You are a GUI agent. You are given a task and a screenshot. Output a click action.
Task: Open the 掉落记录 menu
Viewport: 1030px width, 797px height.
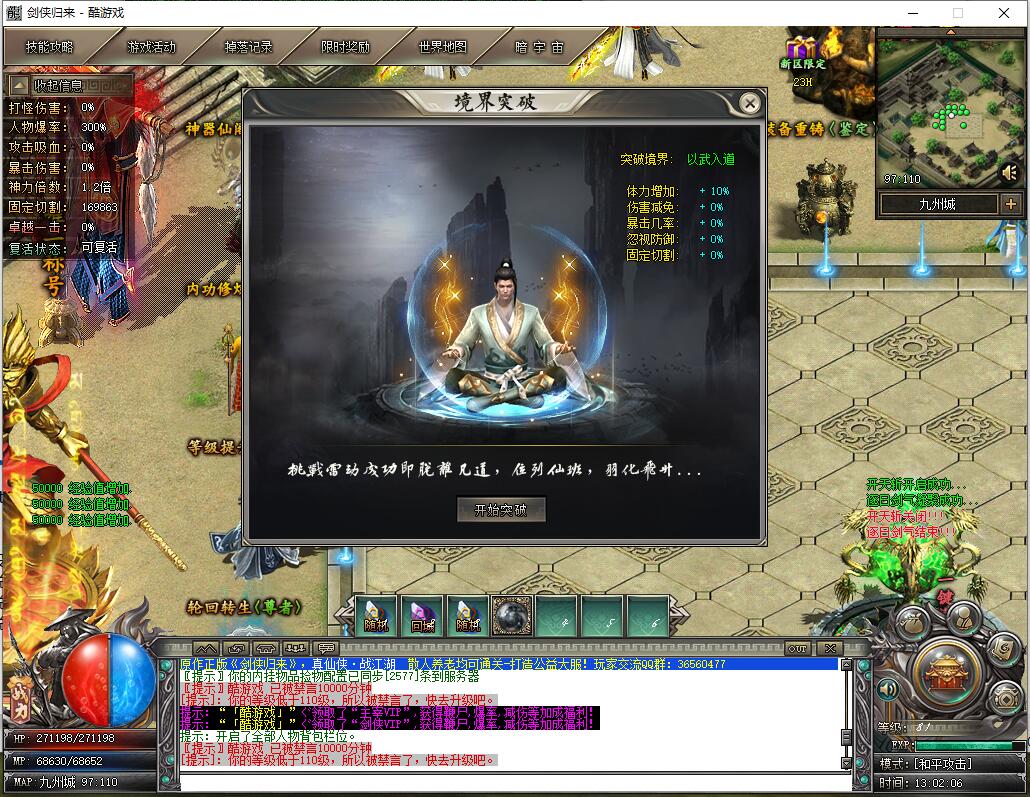click(x=247, y=47)
